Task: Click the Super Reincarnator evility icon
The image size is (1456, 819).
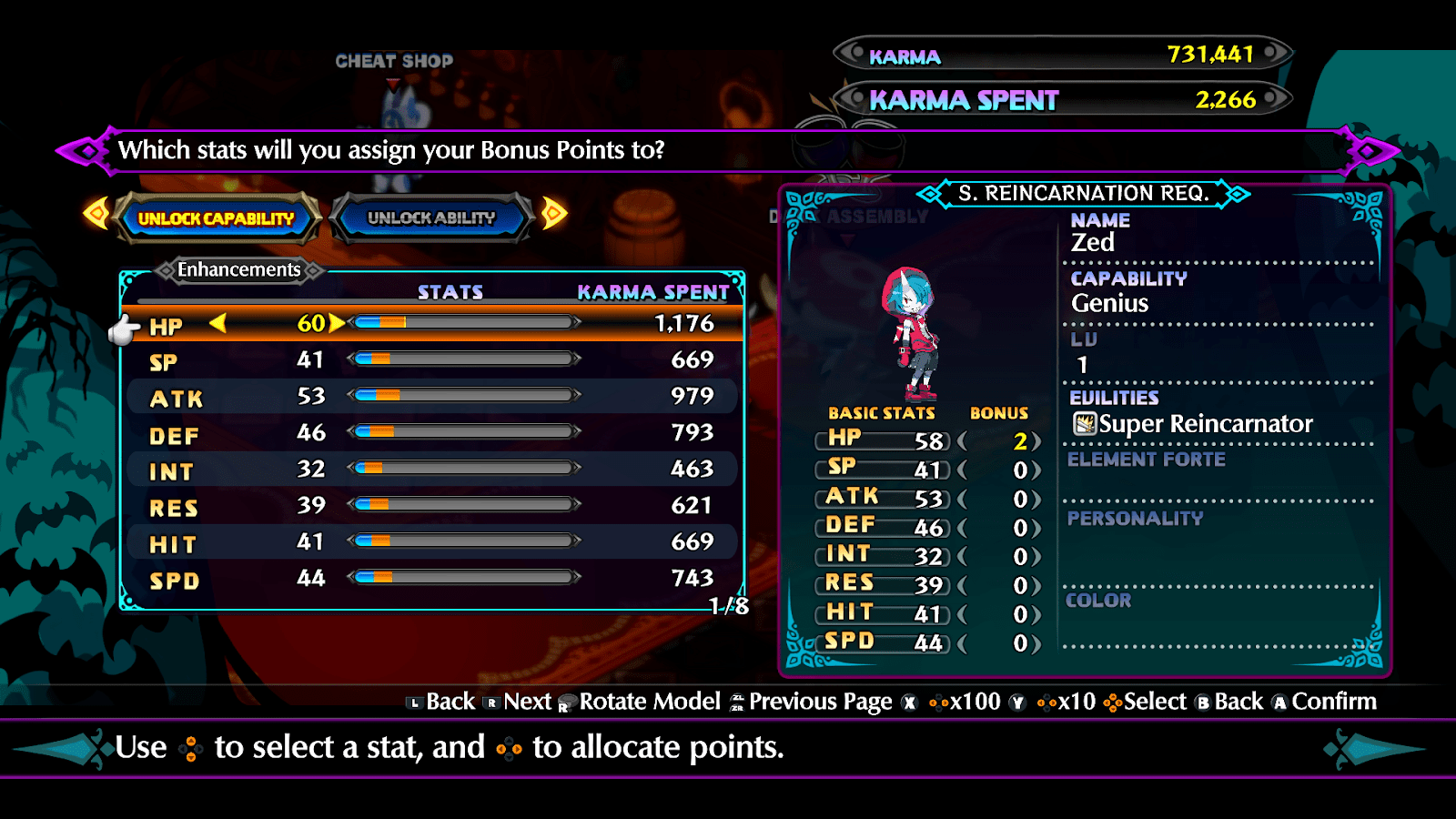Action: click(1085, 423)
